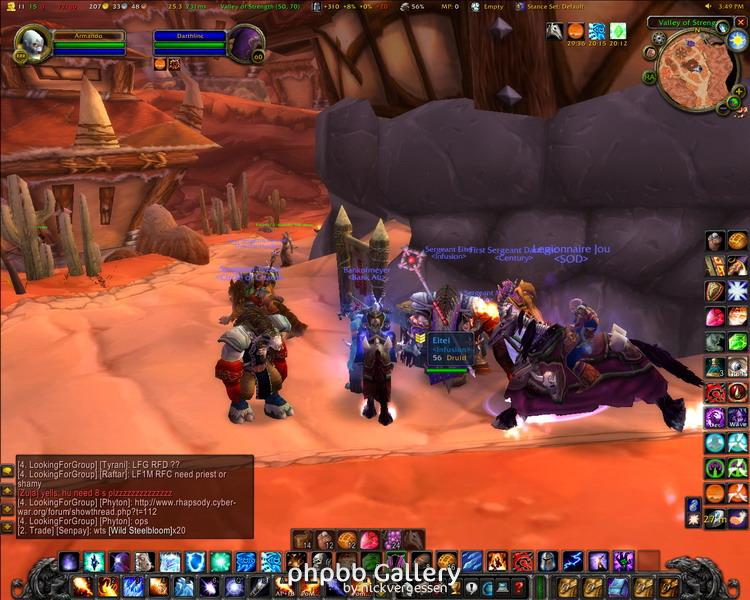Use the green gem item in side bar

(x=738, y=342)
